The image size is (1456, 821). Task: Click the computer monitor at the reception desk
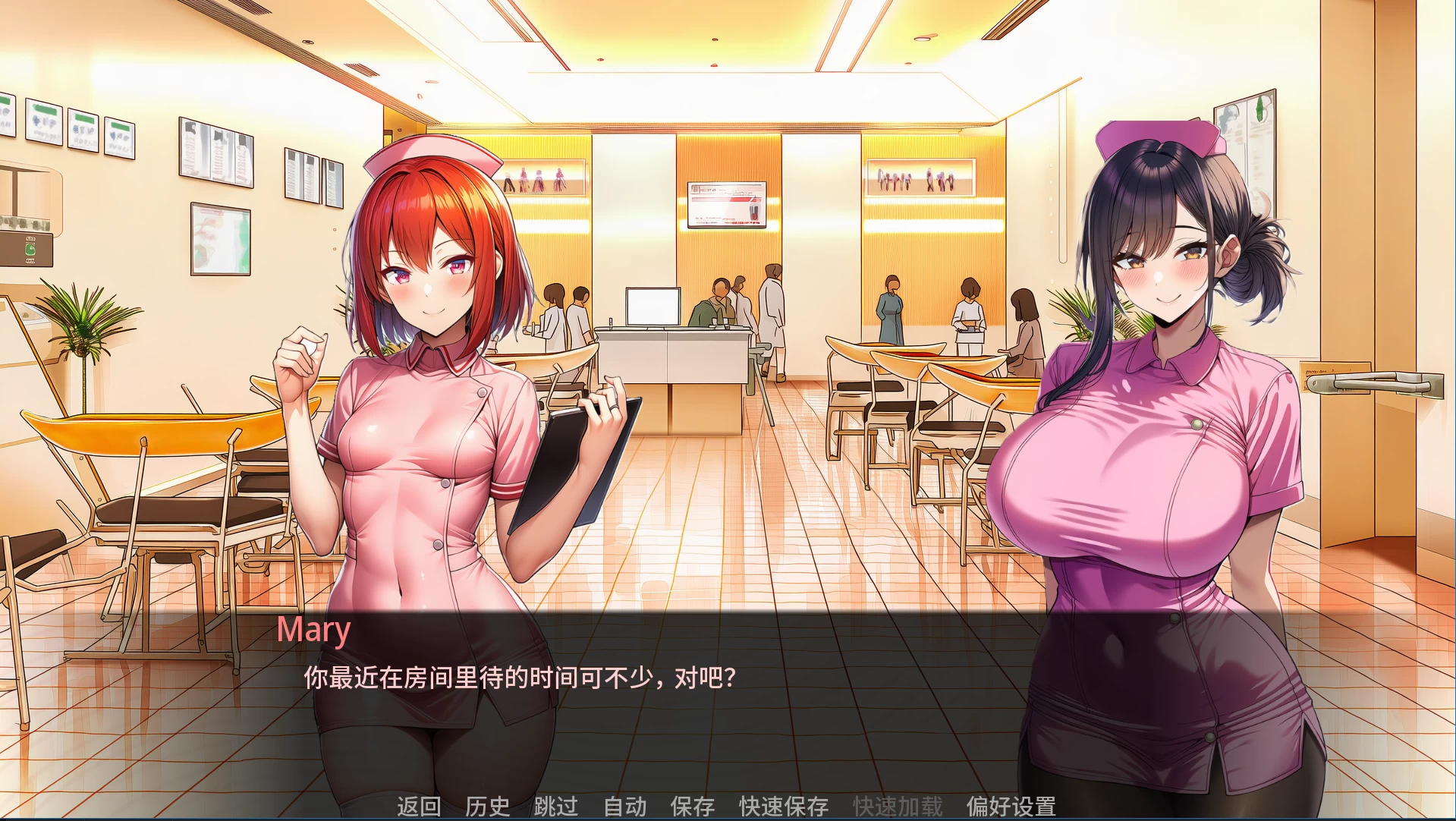click(651, 307)
